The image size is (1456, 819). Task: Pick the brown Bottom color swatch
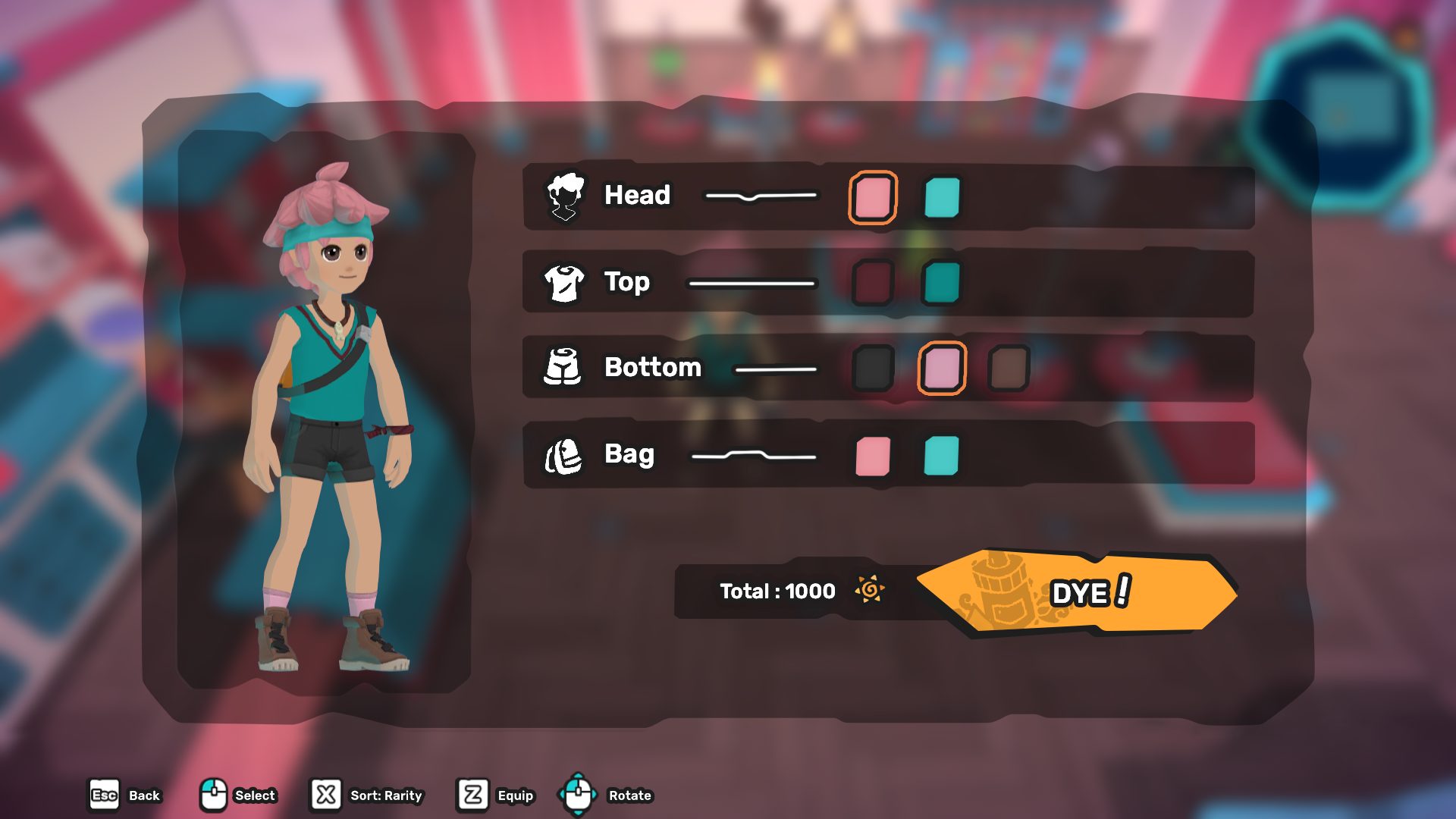click(1009, 369)
